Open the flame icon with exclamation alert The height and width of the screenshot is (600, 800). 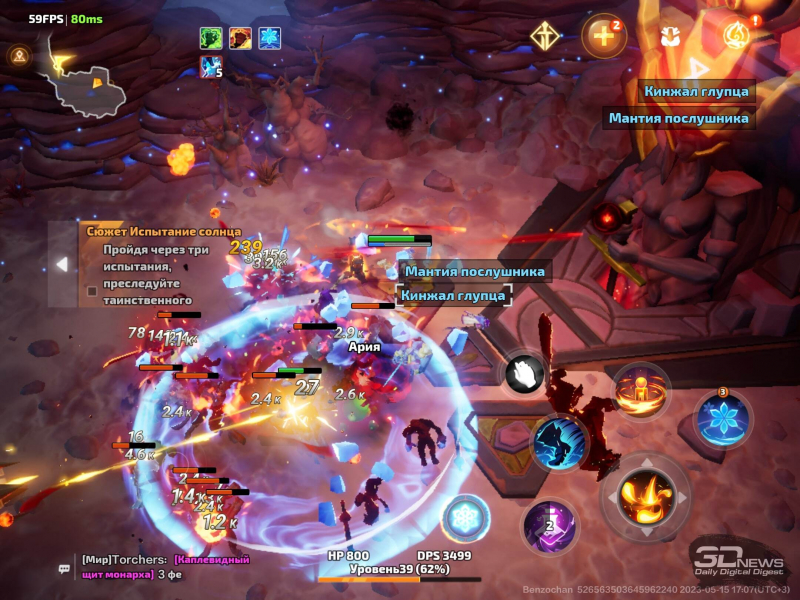[735, 36]
